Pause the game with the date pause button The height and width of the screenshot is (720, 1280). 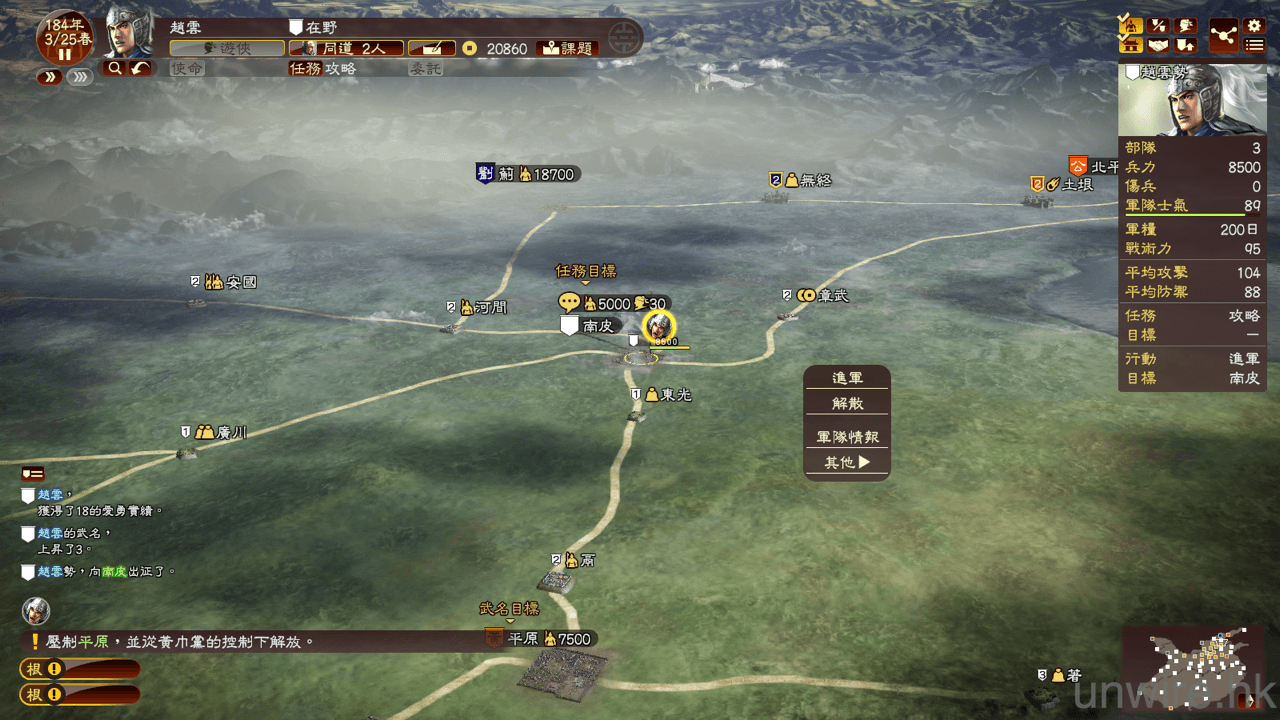(65, 54)
